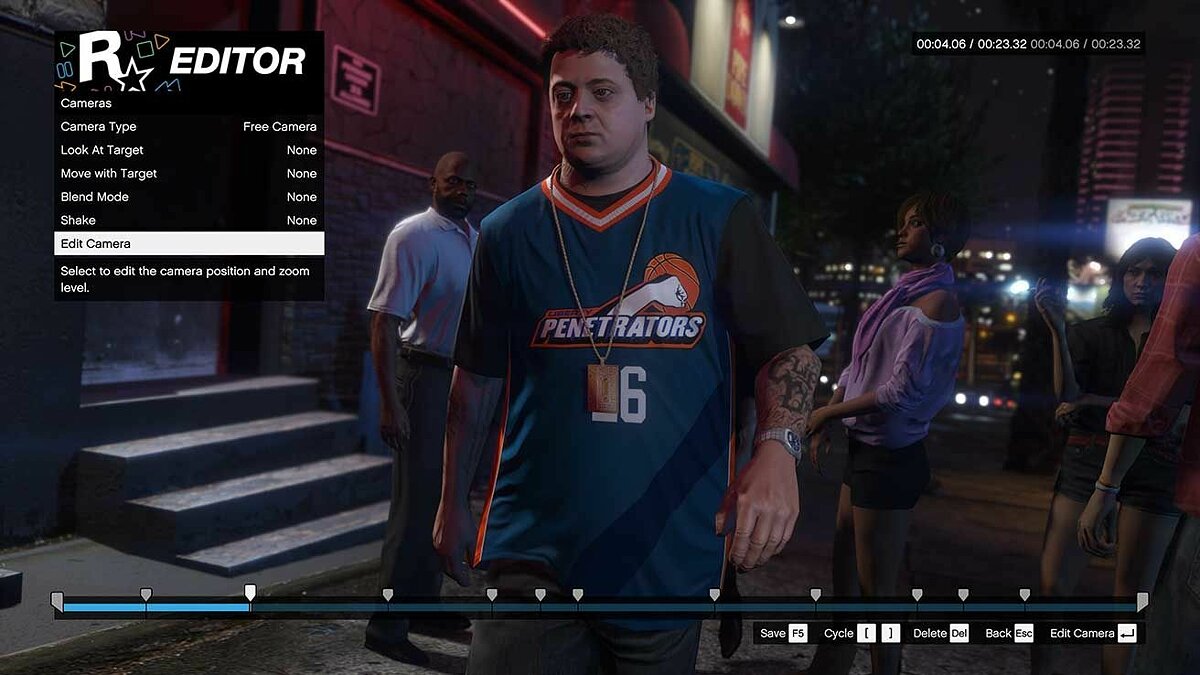Select the timeline's final end marker

pyautogui.click(x=1142, y=600)
